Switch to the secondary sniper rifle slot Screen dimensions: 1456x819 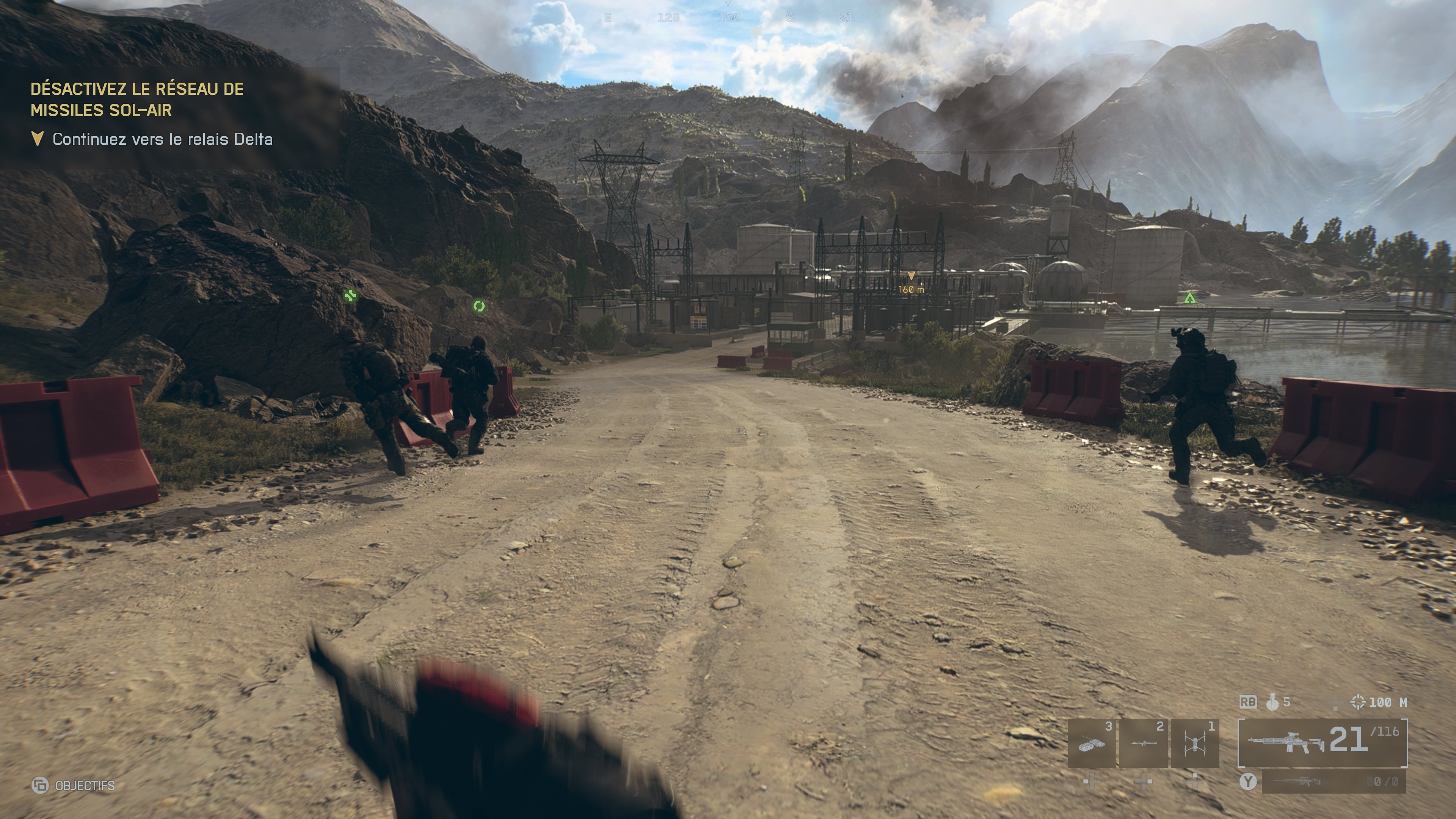(x=1333, y=781)
